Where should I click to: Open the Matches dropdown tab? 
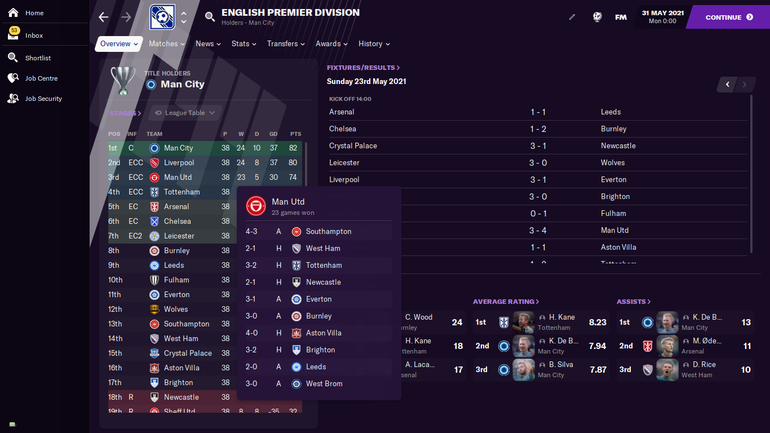pyautogui.click(x=166, y=44)
